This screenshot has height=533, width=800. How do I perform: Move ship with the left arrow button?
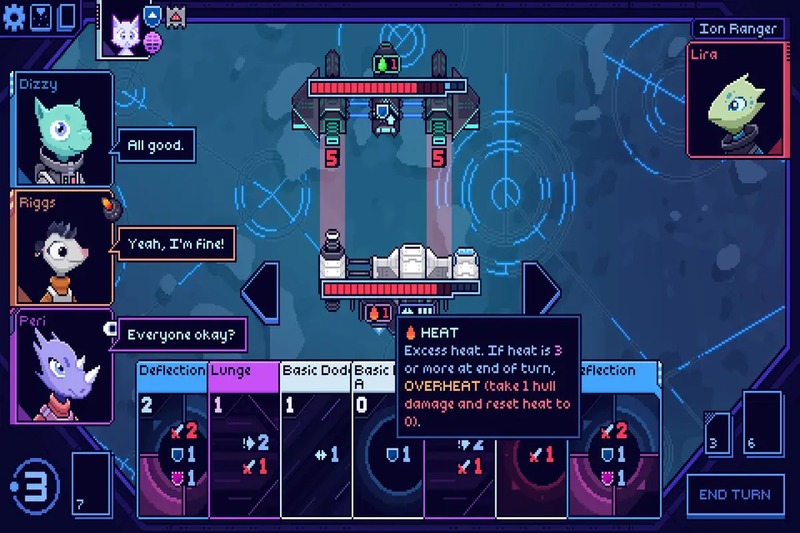coord(258,290)
